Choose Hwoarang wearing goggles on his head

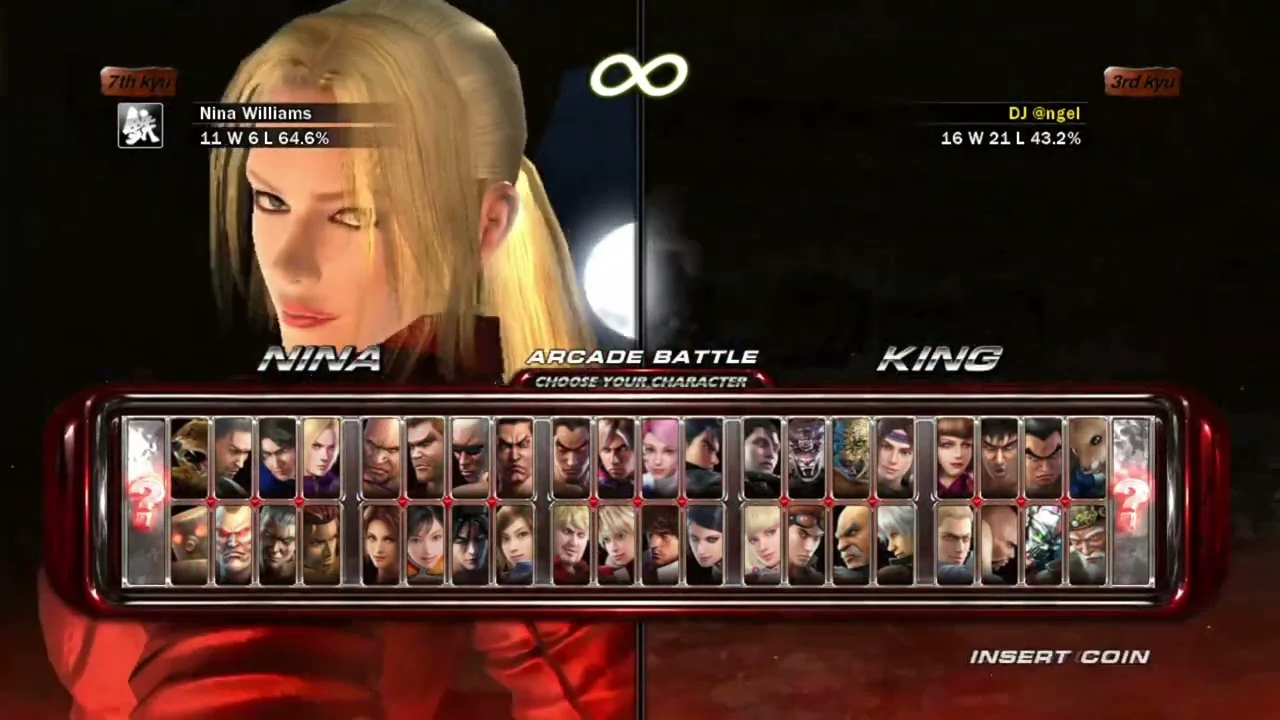click(806, 544)
